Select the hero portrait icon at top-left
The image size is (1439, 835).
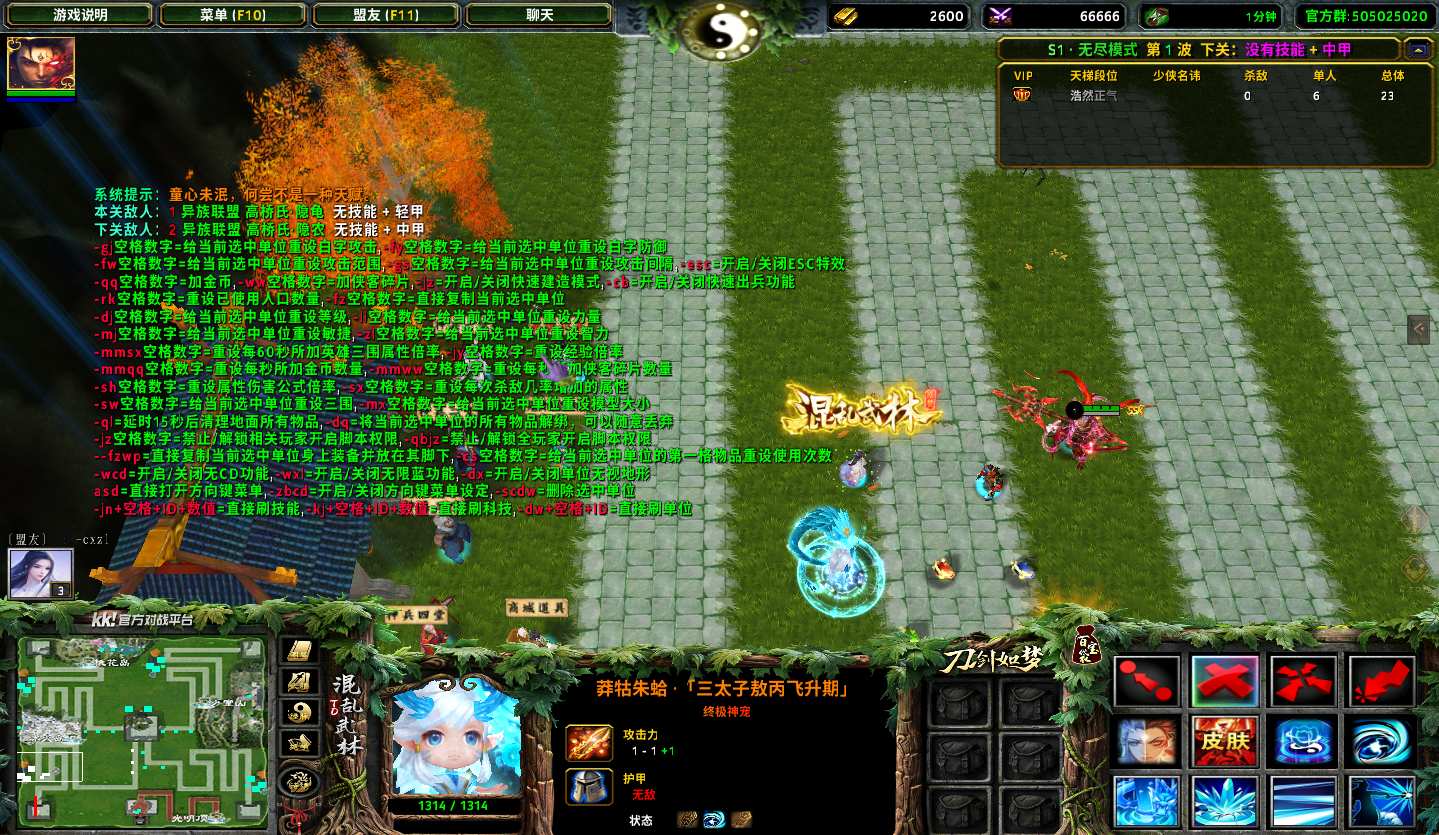(x=41, y=65)
